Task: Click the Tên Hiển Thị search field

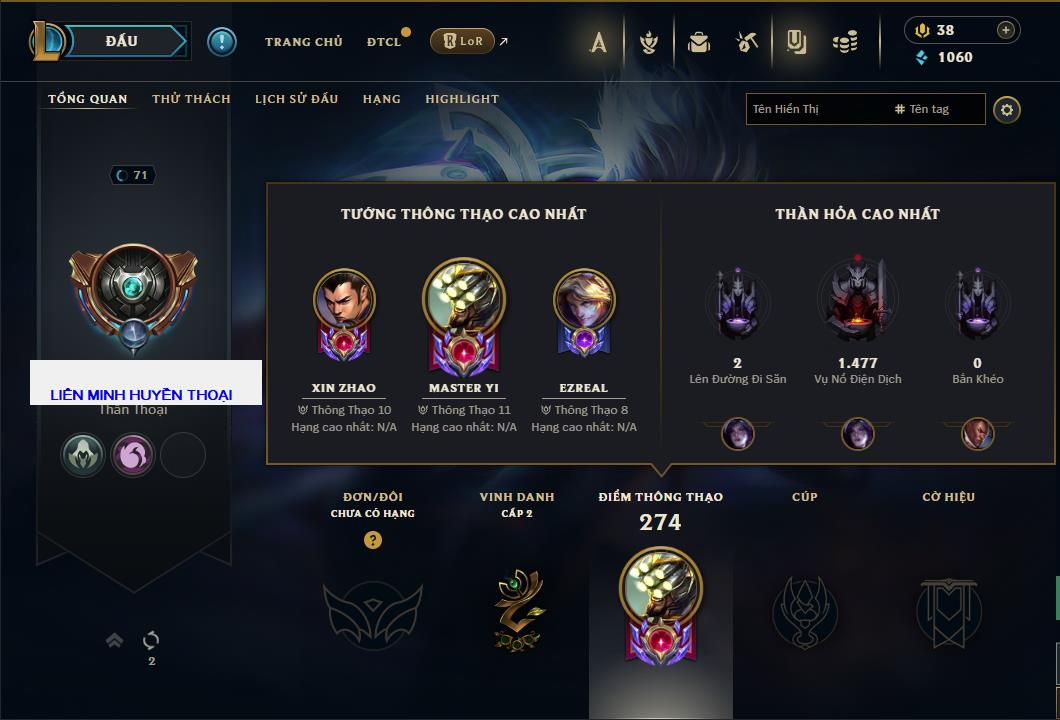Action: [815, 109]
